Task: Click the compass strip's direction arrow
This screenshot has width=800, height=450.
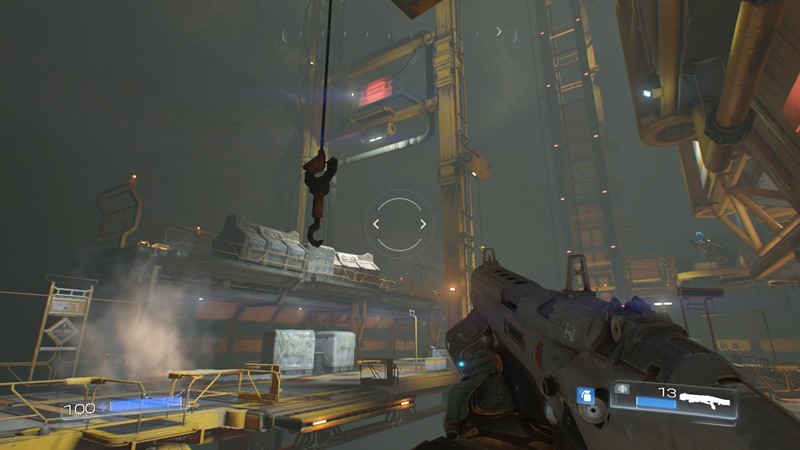Action: (x=499, y=32)
